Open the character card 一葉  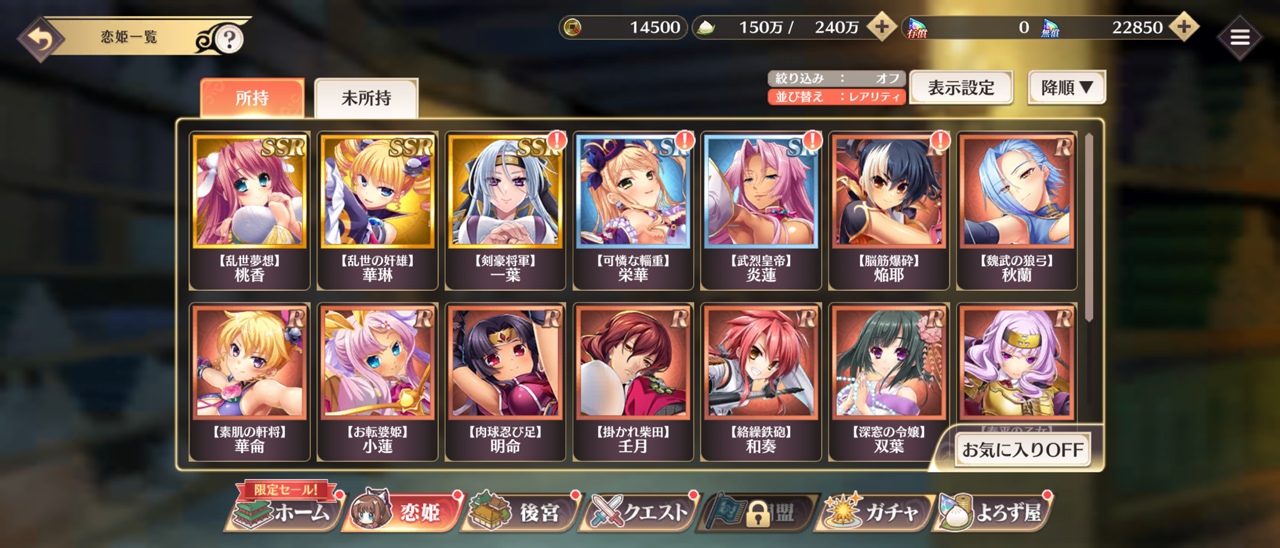point(505,210)
